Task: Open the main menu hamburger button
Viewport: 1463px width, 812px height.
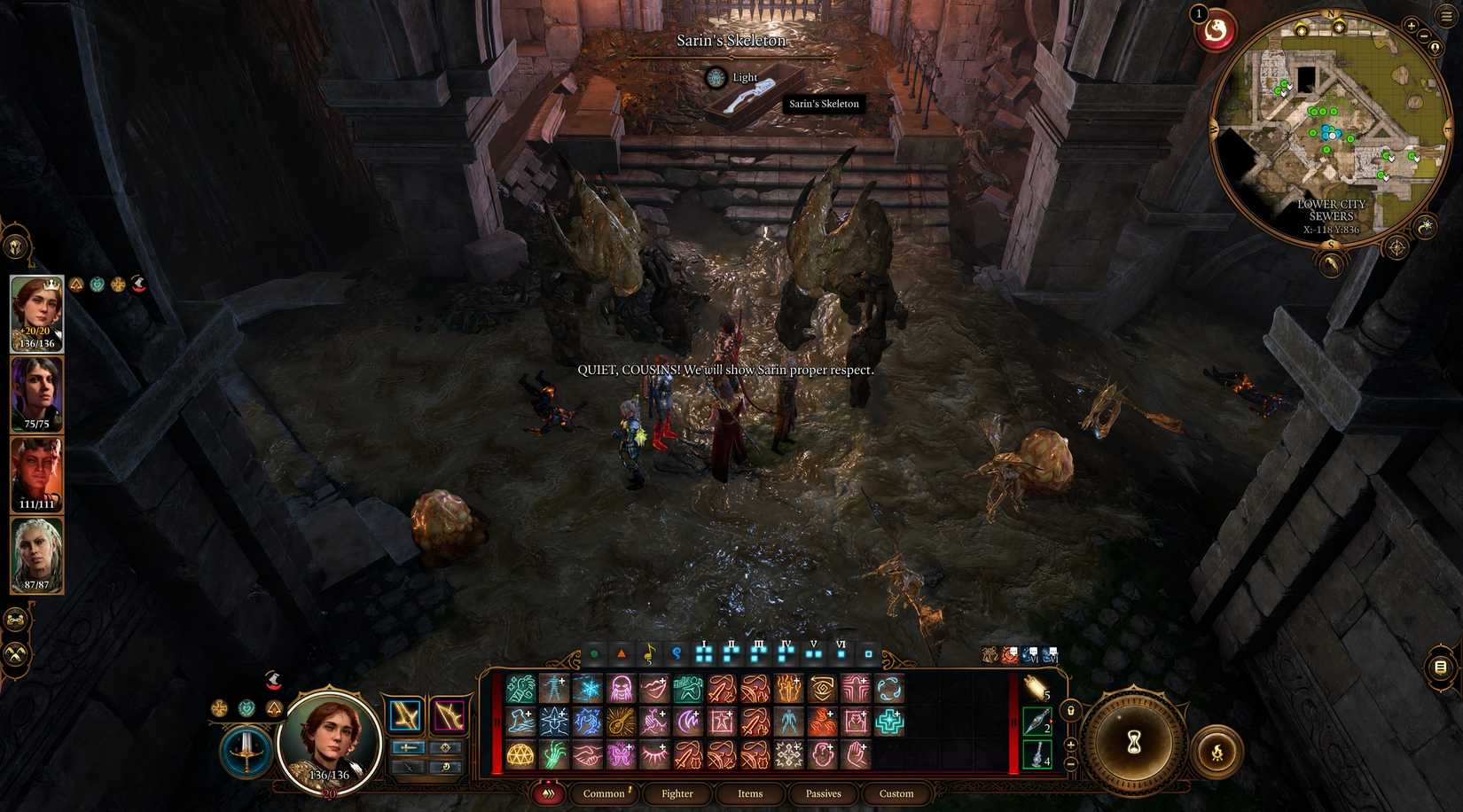Action: click(1447, 16)
